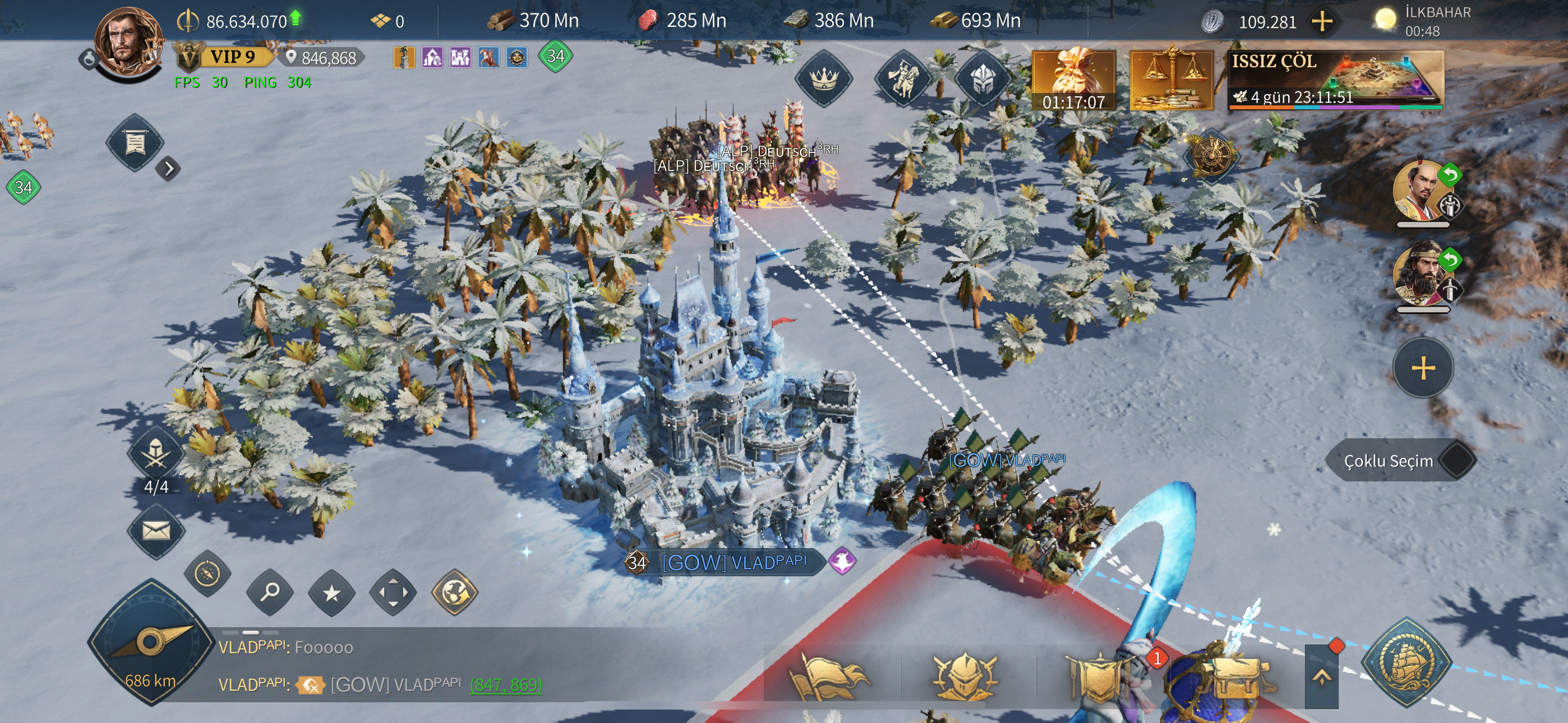The height and width of the screenshot is (723, 1568).
Task: Open the helmet icon in top bar
Action: tap(983, 79)
